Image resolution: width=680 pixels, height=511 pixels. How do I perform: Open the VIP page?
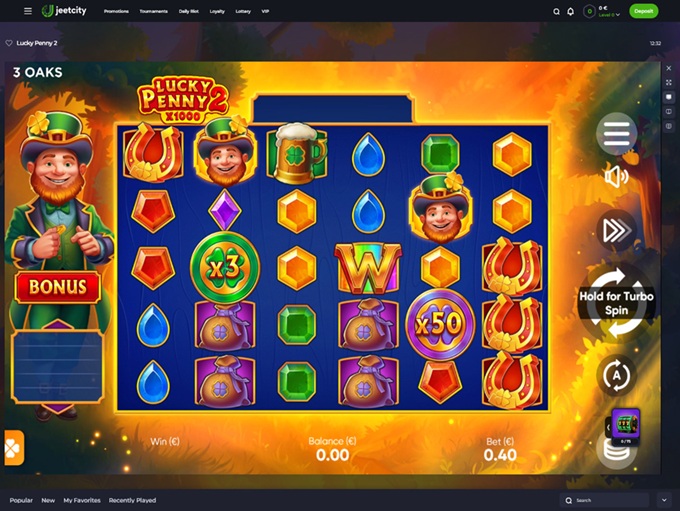(265, 11)
